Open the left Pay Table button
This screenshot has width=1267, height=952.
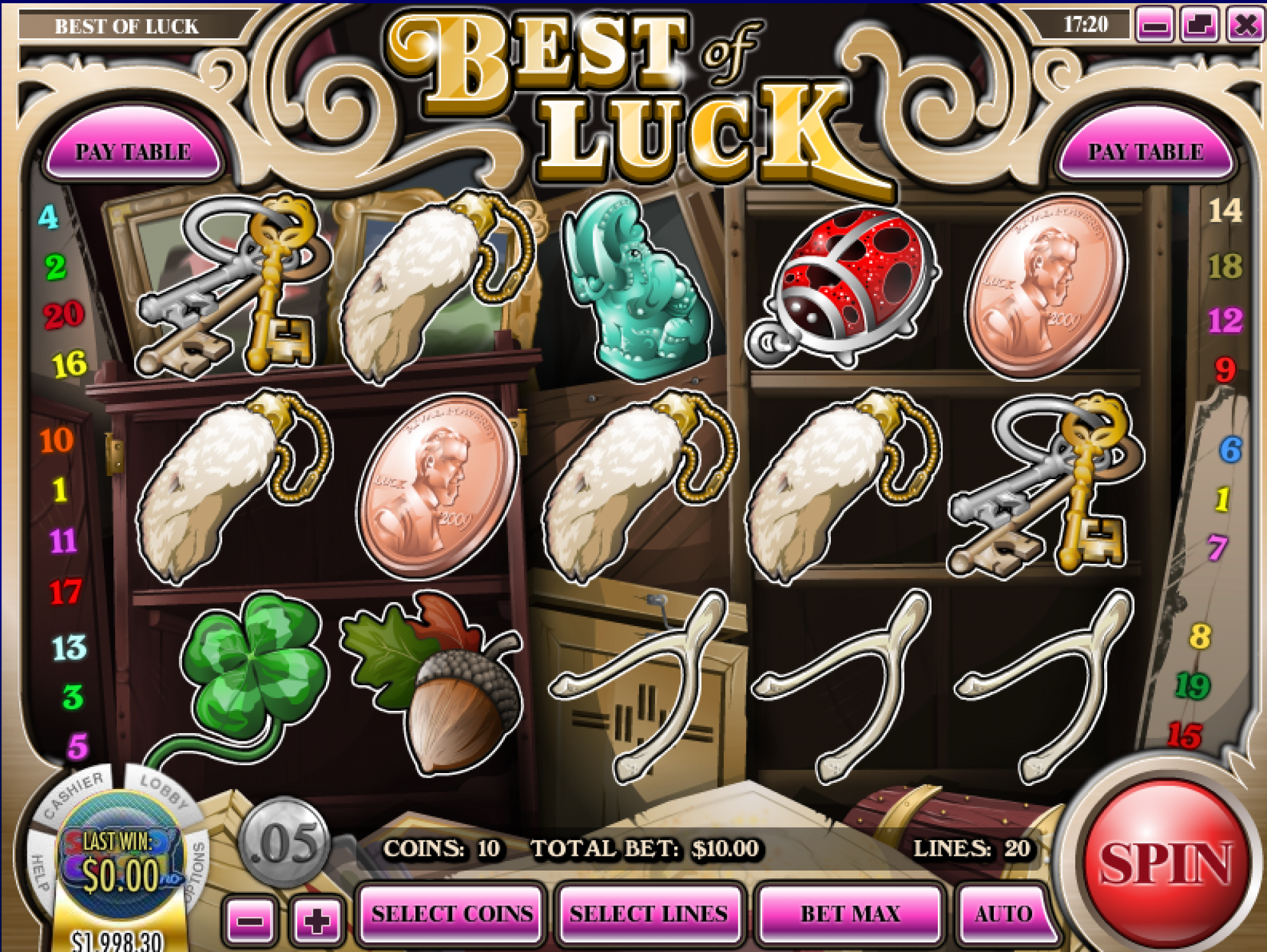(133, 151)
